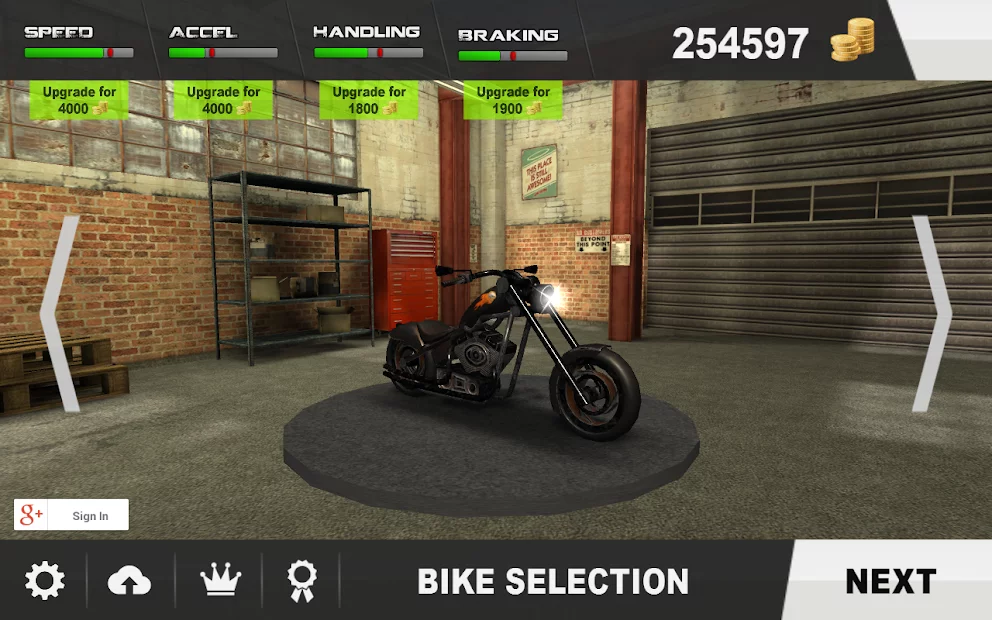This screenshot has width=992, height=620.
Task: Buy the Accel upgrade for 4000
Action: [x=224, y=100]
